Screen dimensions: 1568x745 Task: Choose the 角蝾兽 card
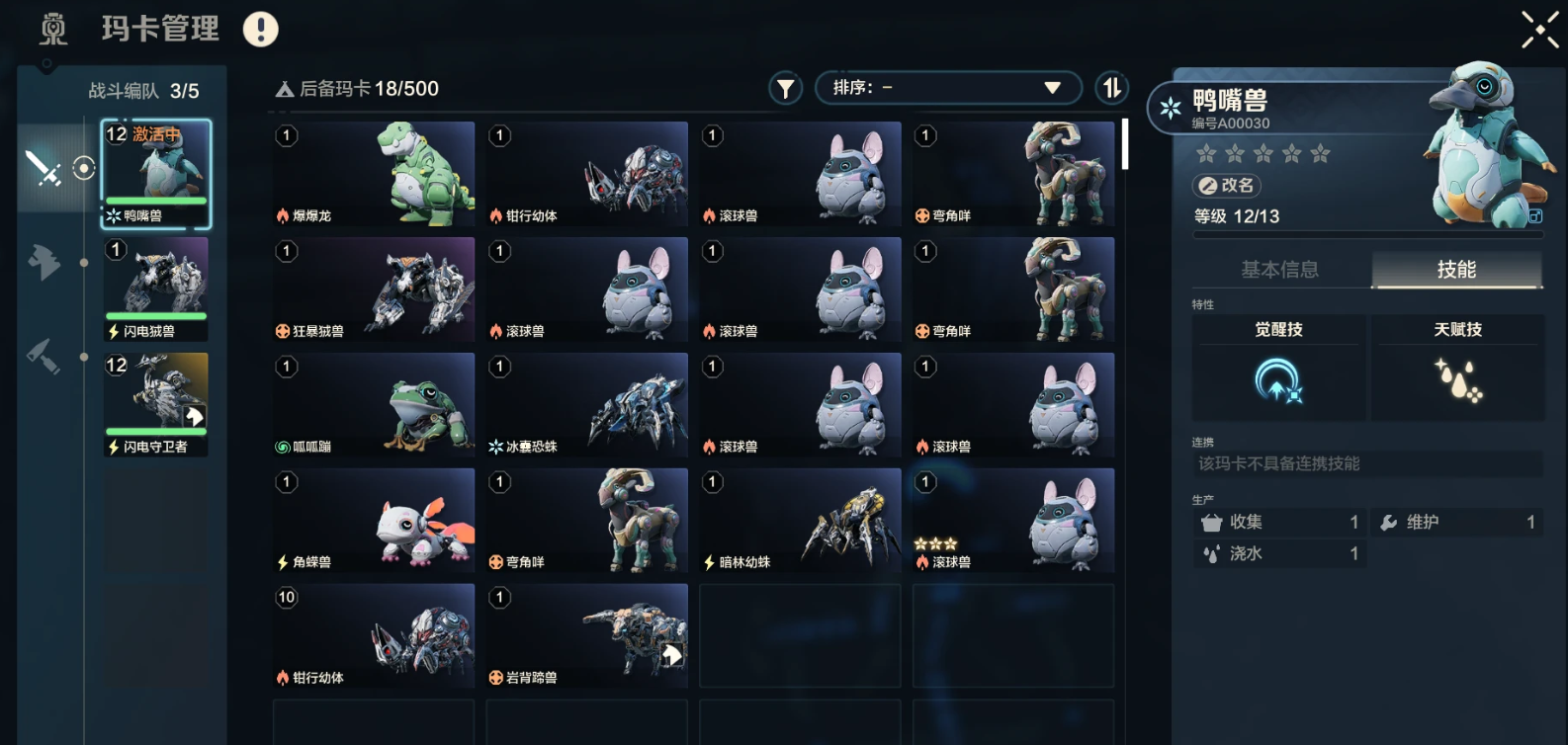[375, 521]
